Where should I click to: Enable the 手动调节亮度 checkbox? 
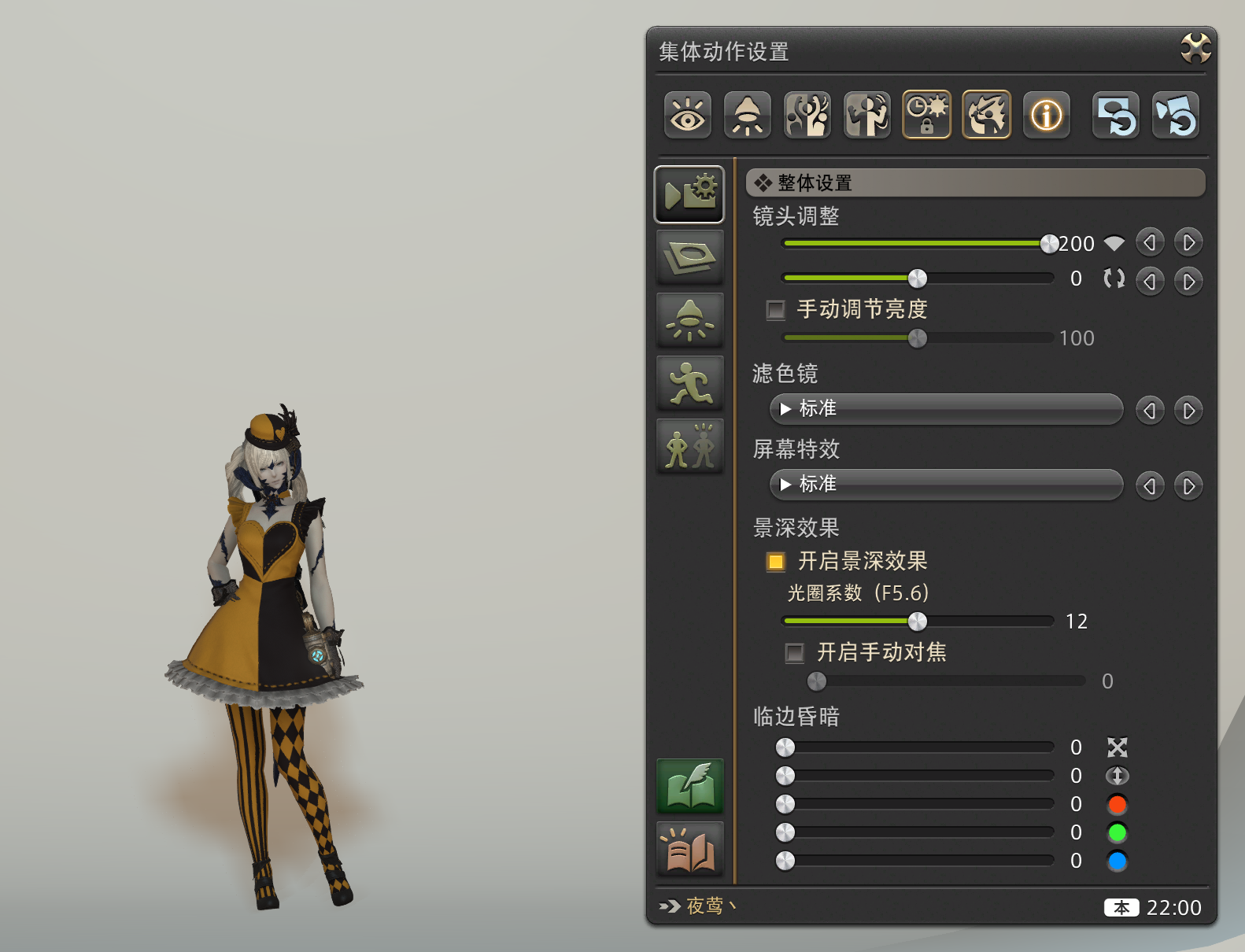pos(775,310)
